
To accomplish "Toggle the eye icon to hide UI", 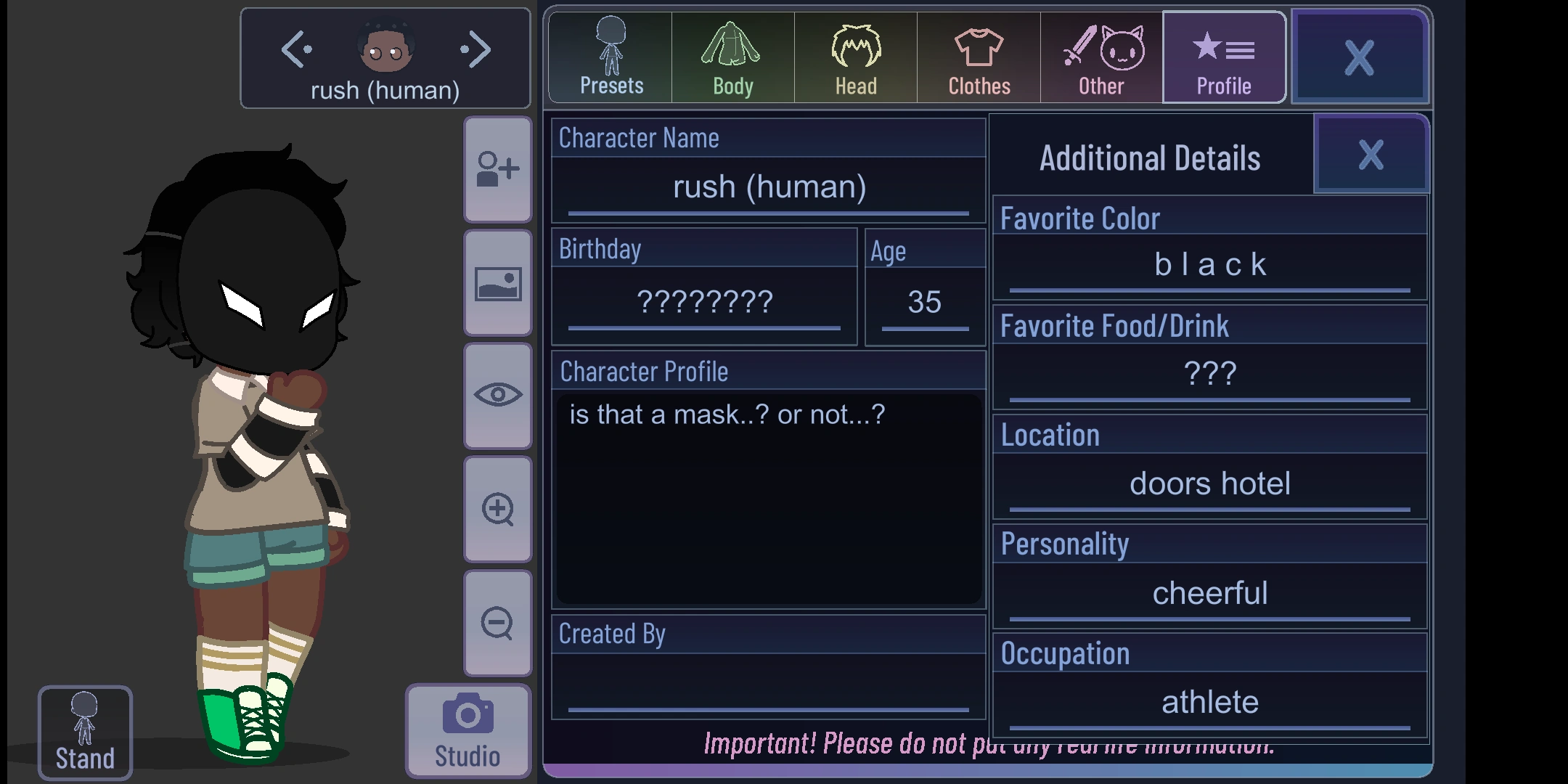I will pyautogui.click(x=497, y=396).
